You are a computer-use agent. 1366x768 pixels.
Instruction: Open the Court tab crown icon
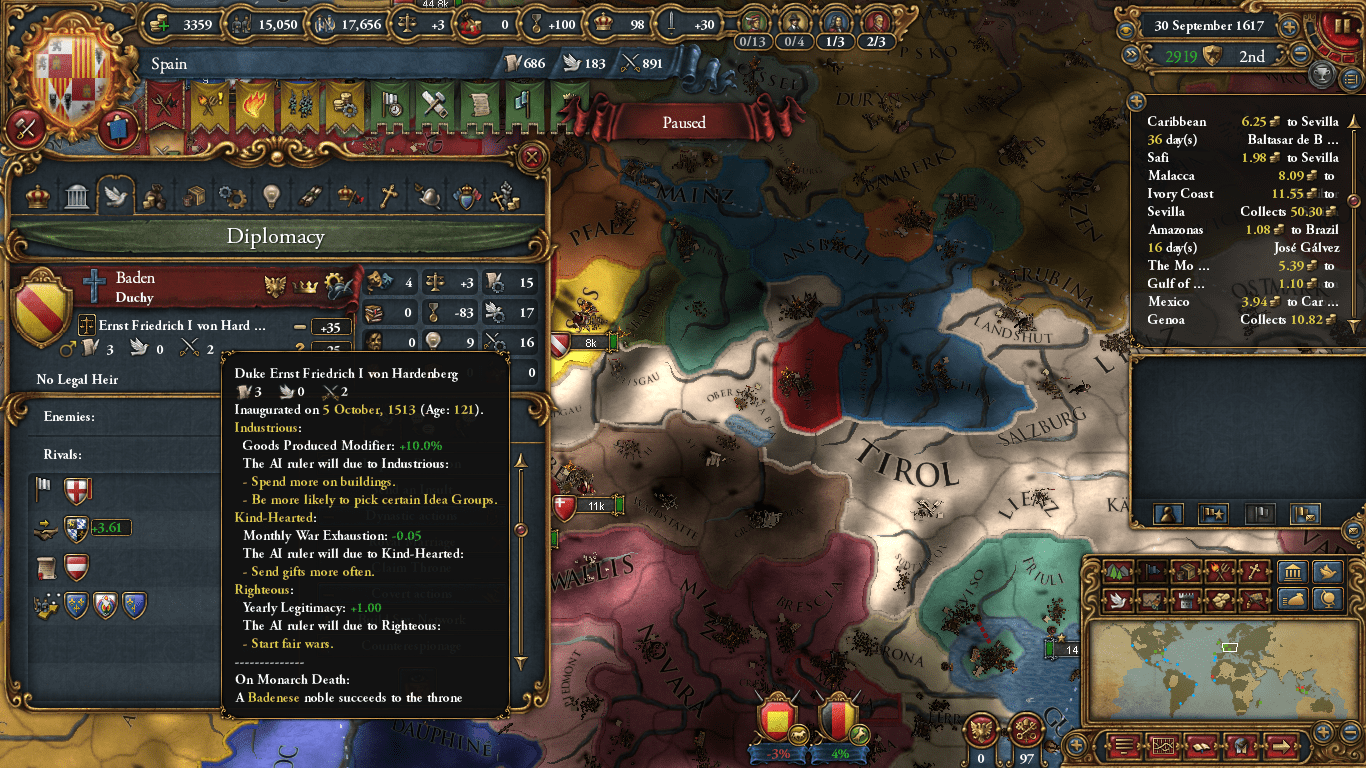click(37, 196)
